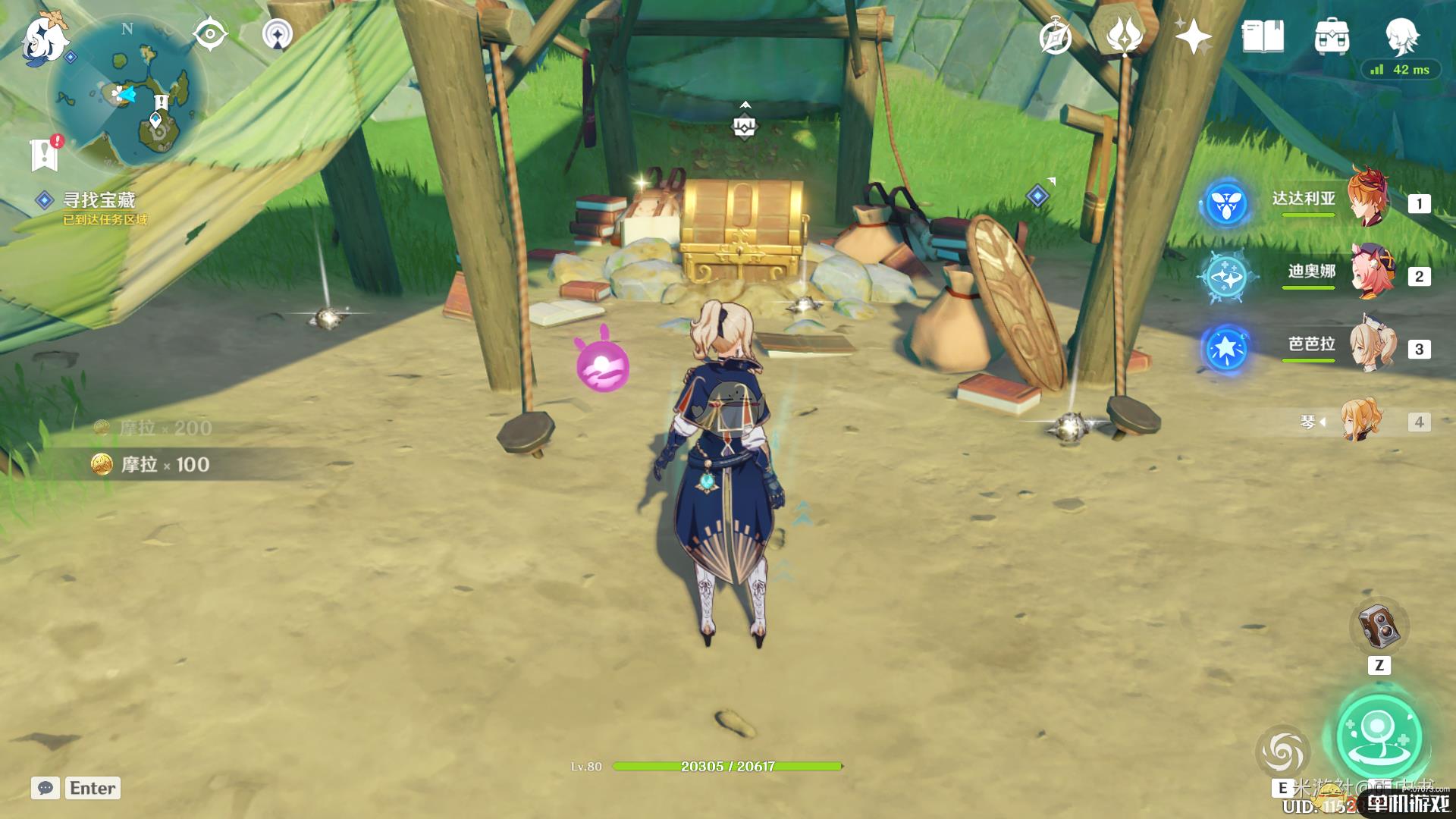
Task: Open the compass events icon
Action: pyautogui.click(x=1056, y=38)
